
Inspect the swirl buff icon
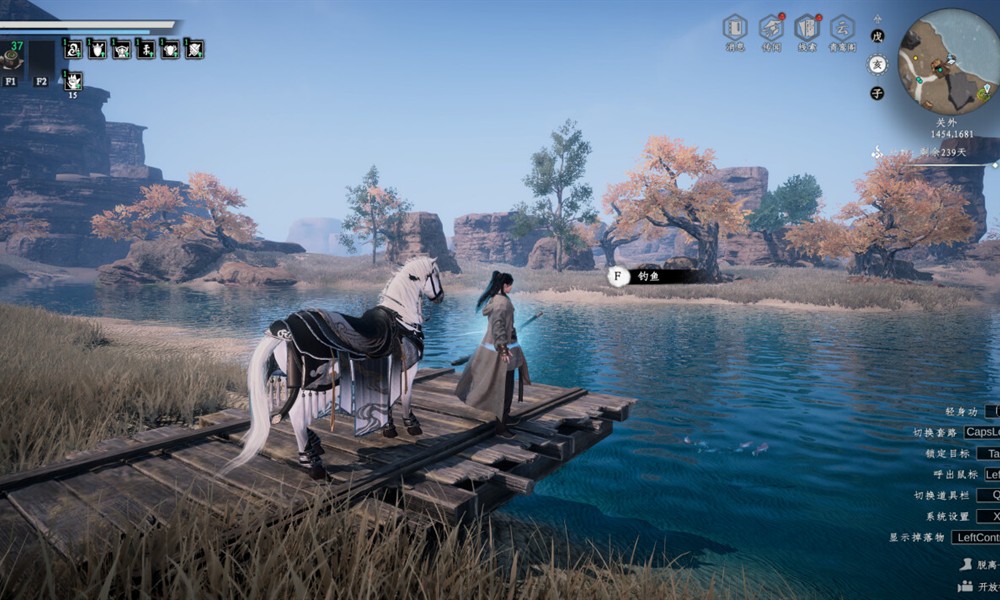coord(73,48)
